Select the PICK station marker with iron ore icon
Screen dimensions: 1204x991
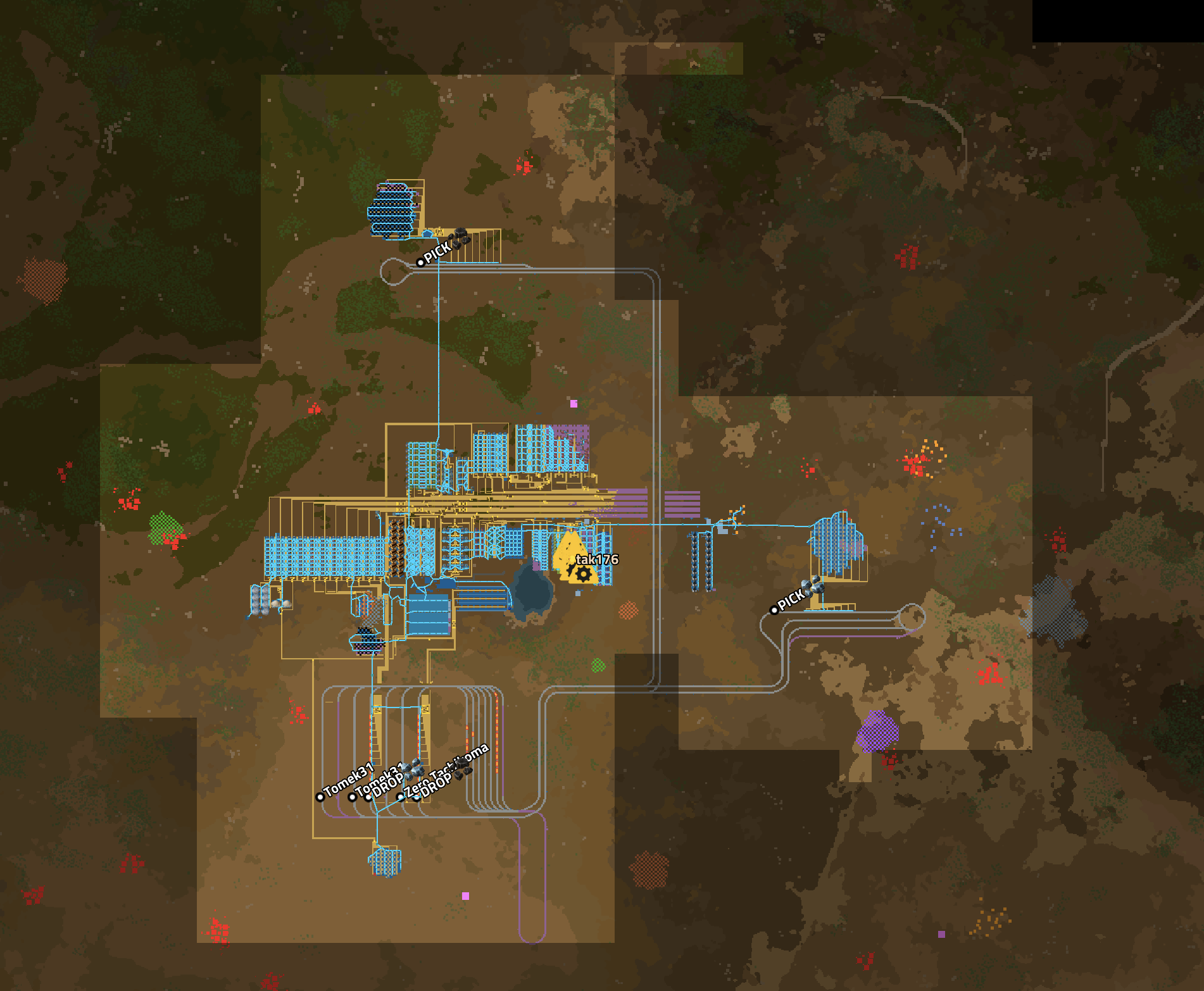click(x=774, y=610)
